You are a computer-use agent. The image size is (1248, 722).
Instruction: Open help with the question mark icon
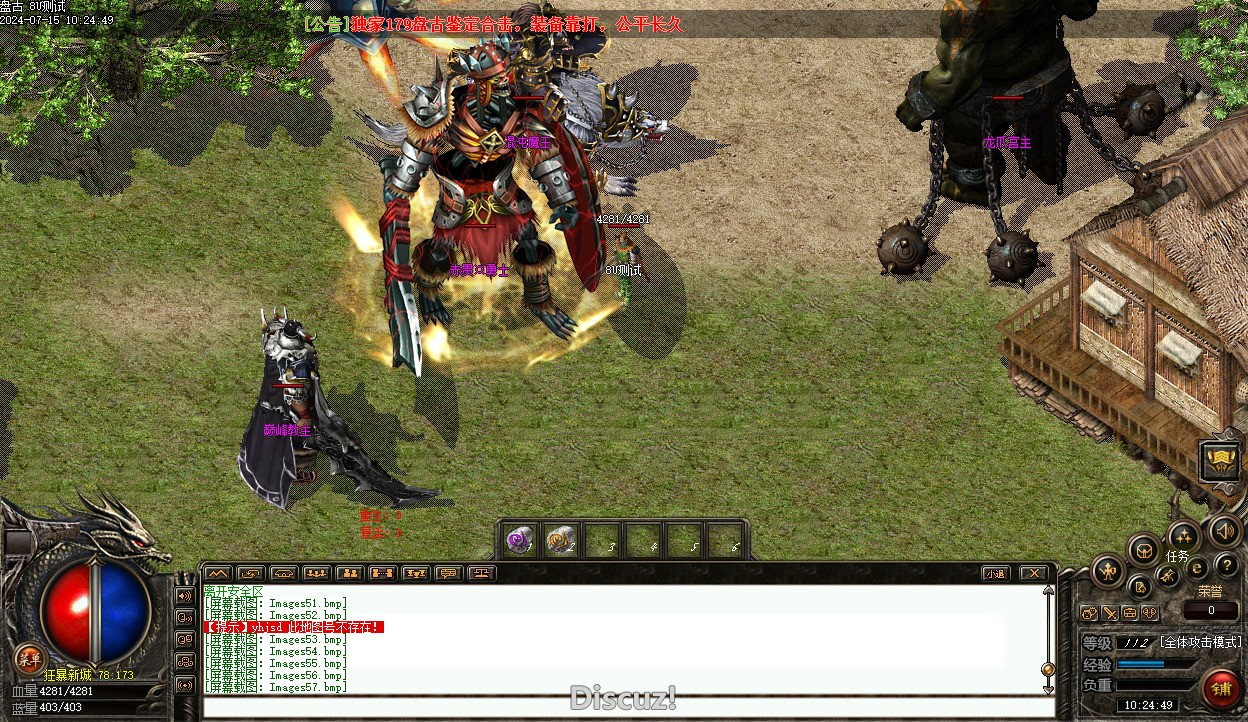pos(1226,567)
